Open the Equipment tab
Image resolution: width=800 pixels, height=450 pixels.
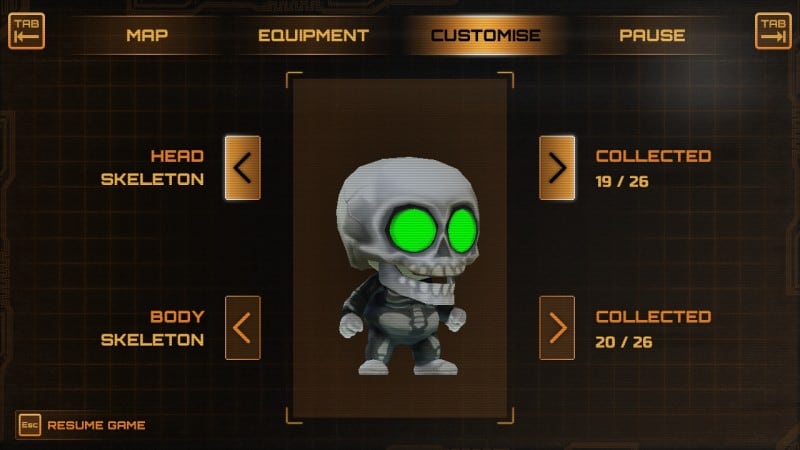pos(313,35)
